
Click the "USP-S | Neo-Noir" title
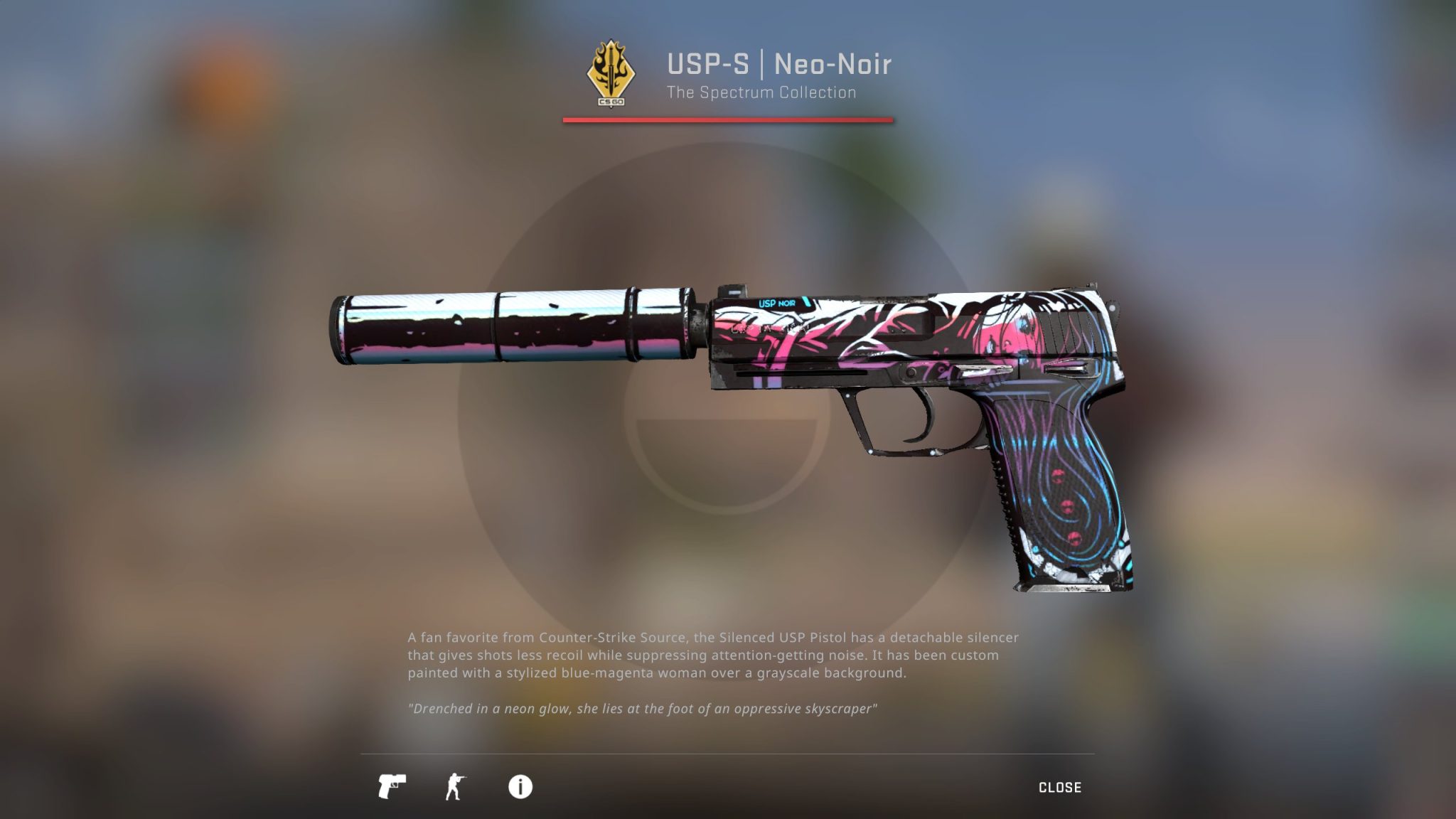780,64
